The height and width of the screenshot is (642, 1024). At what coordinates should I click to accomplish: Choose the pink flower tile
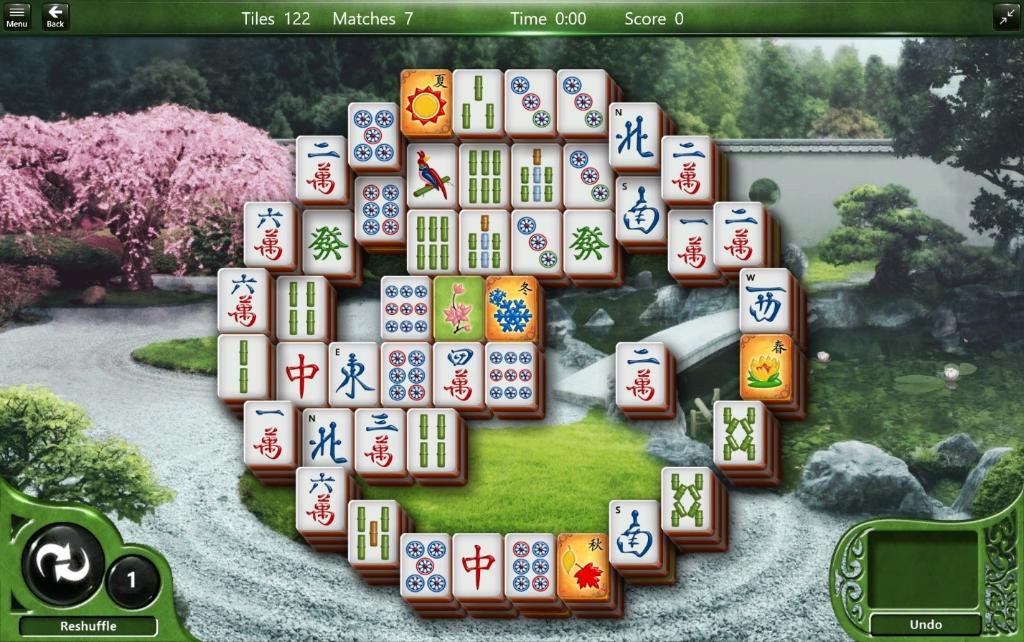pos(458,307)
